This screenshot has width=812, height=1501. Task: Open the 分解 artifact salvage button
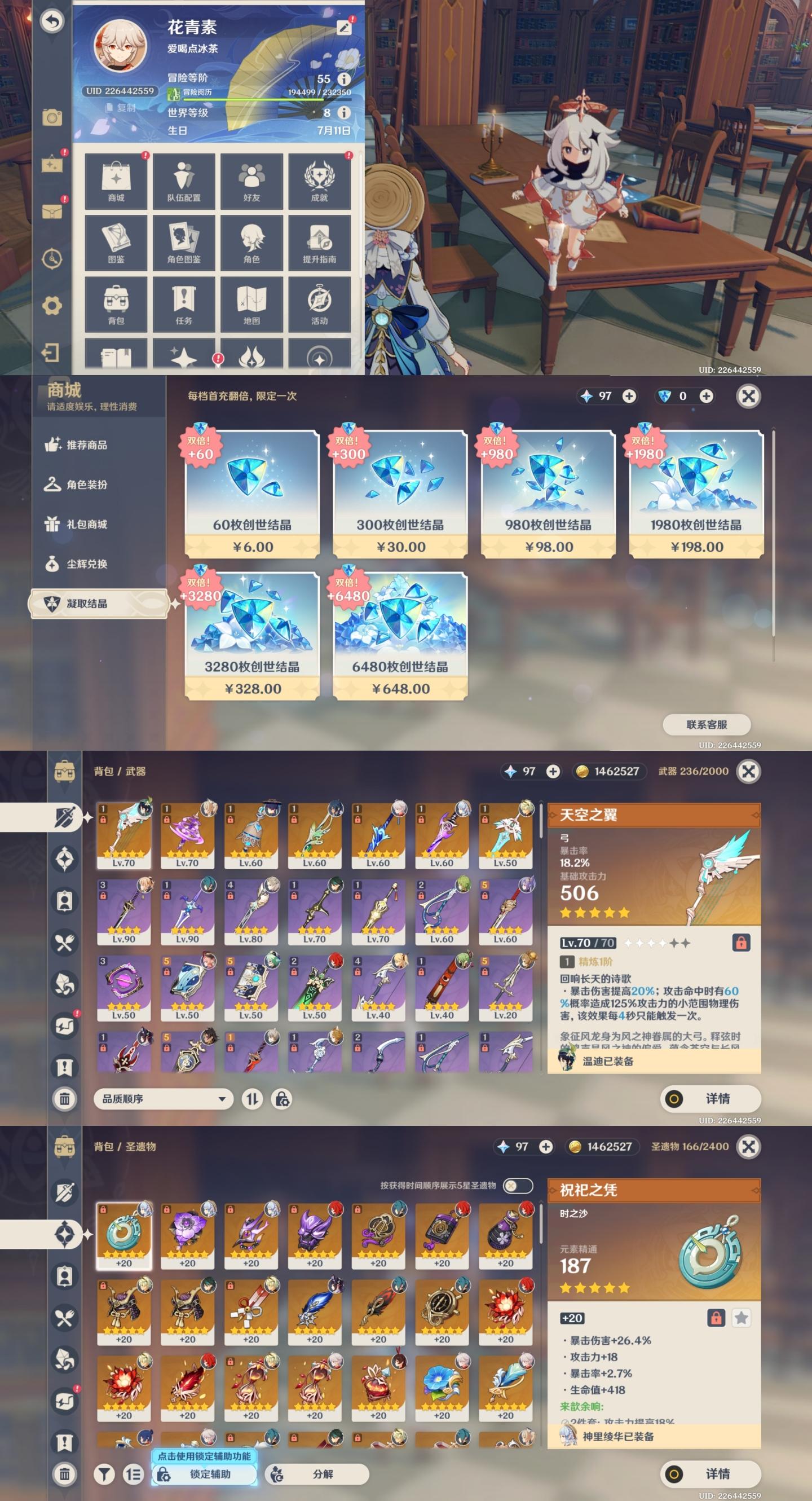(x=317, y=1474)
